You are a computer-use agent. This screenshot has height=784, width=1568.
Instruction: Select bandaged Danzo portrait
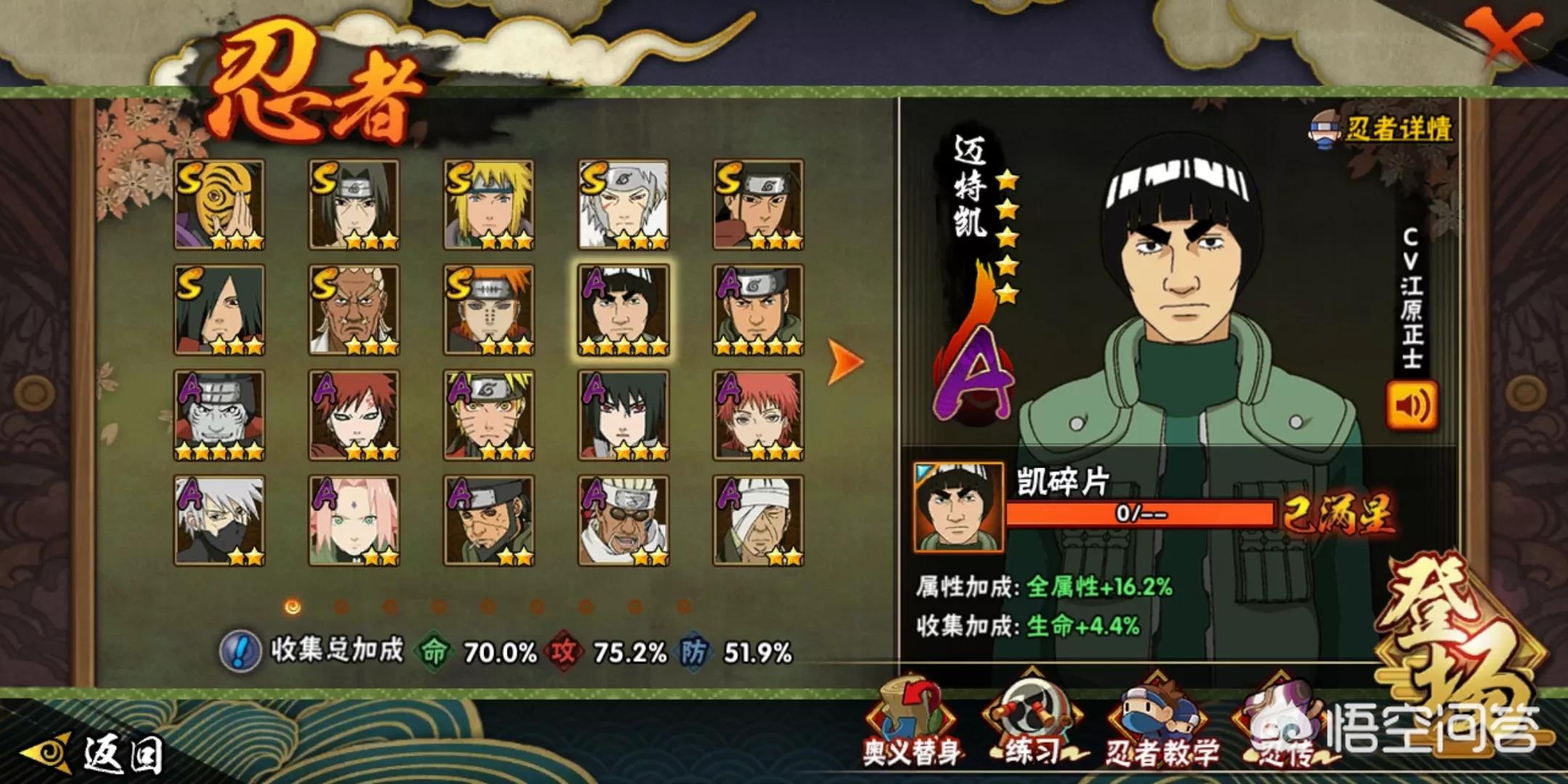tap(758, 520)
